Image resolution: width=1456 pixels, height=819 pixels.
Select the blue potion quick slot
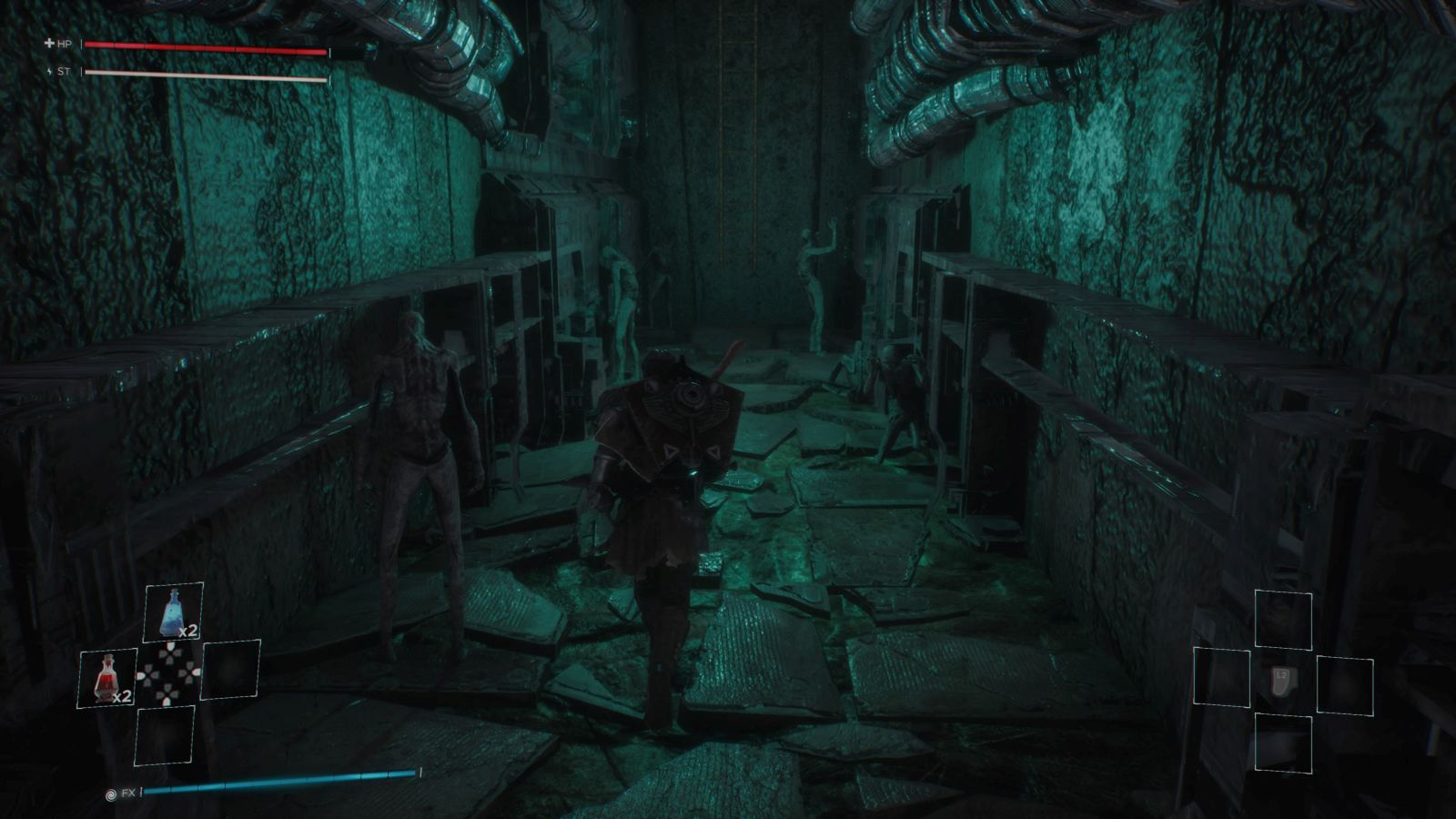click(173, 612)
